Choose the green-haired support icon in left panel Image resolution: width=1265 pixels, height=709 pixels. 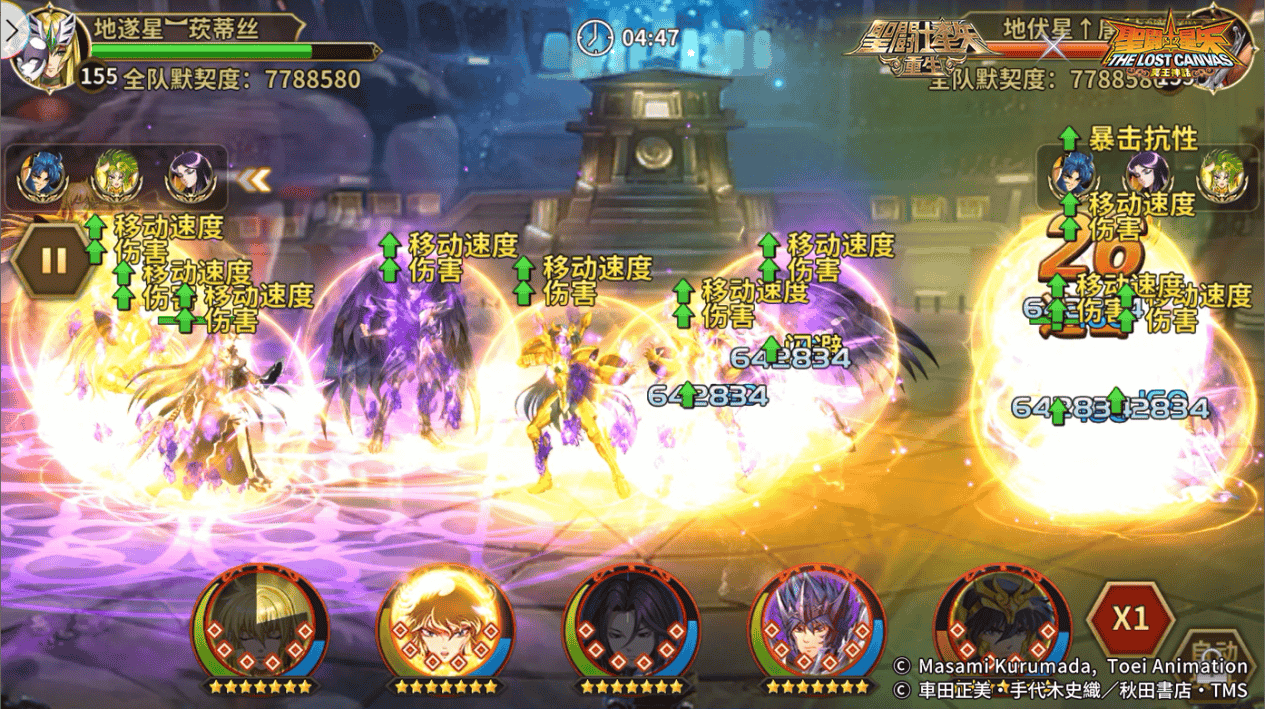[x=117, y=177]
